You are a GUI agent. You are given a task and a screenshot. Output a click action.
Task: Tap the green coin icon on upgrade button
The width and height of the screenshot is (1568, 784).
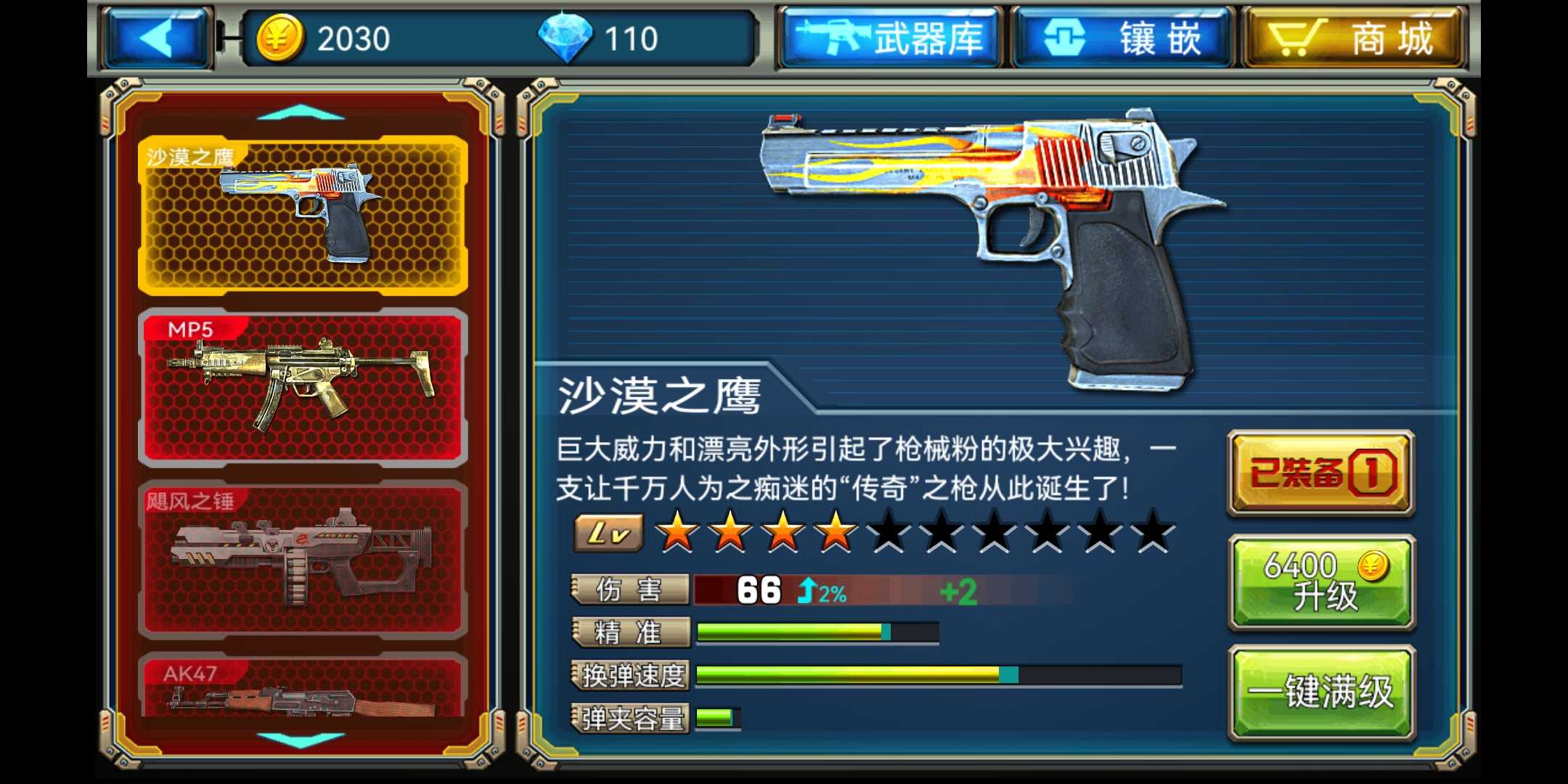pos(1372,565)
